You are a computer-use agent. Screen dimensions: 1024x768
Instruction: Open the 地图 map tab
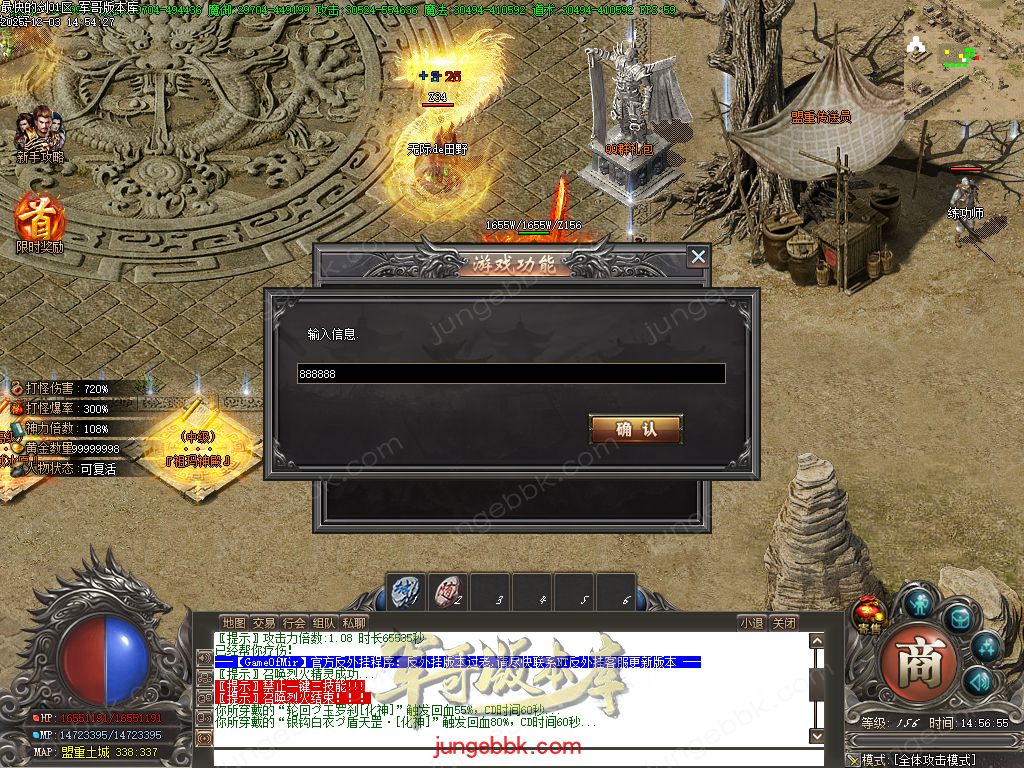233,623
